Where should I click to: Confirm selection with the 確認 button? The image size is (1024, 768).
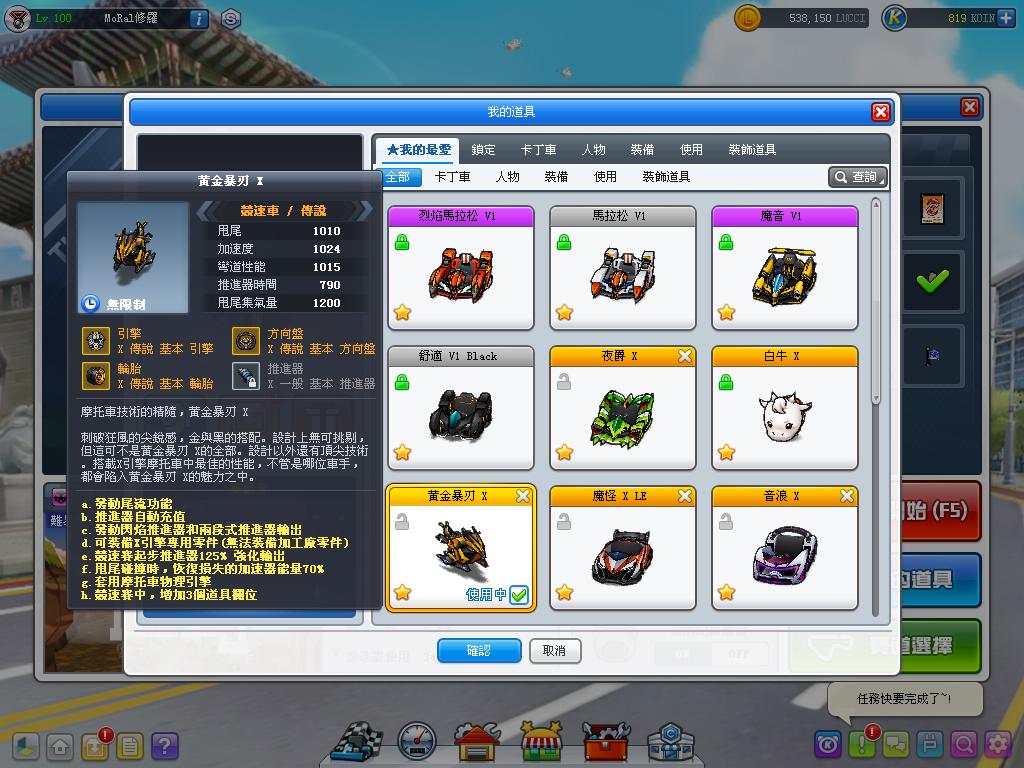pyautogui.click(x=479, y=651)
